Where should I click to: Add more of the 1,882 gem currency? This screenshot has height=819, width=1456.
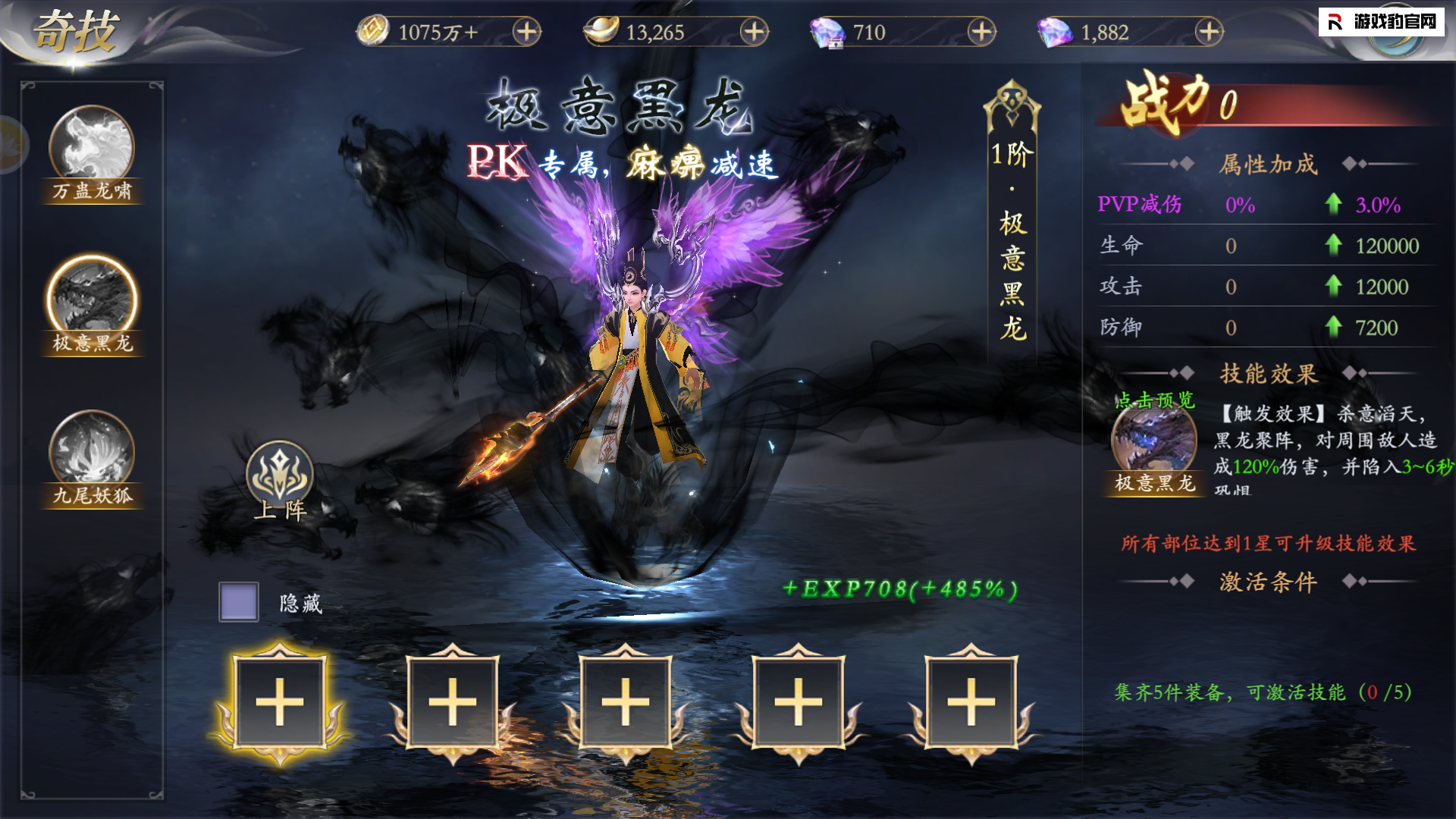1209,32
